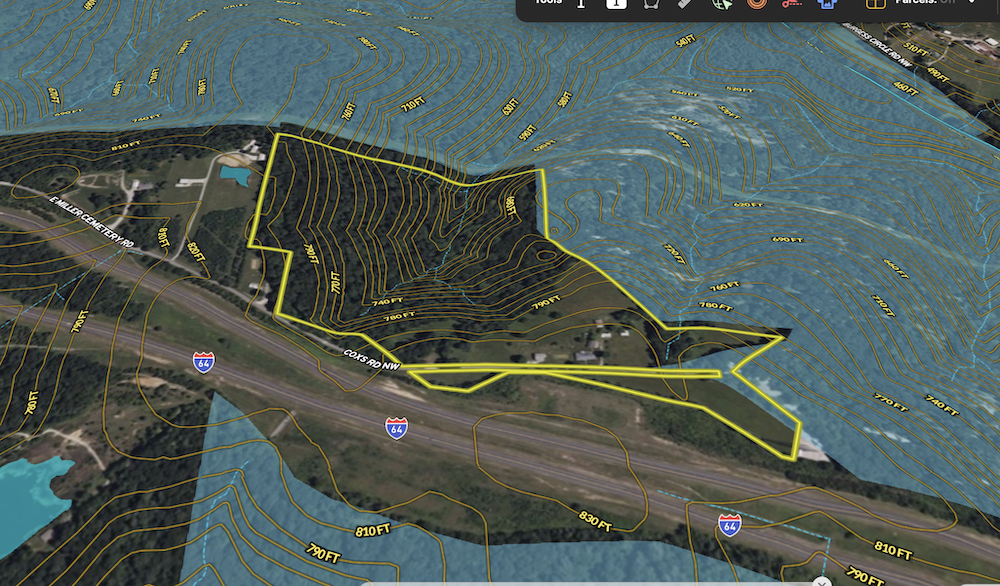The height and width of the screenshot is (586, 1000).
Task: Select the red route track tool
Action: [792, 4]
